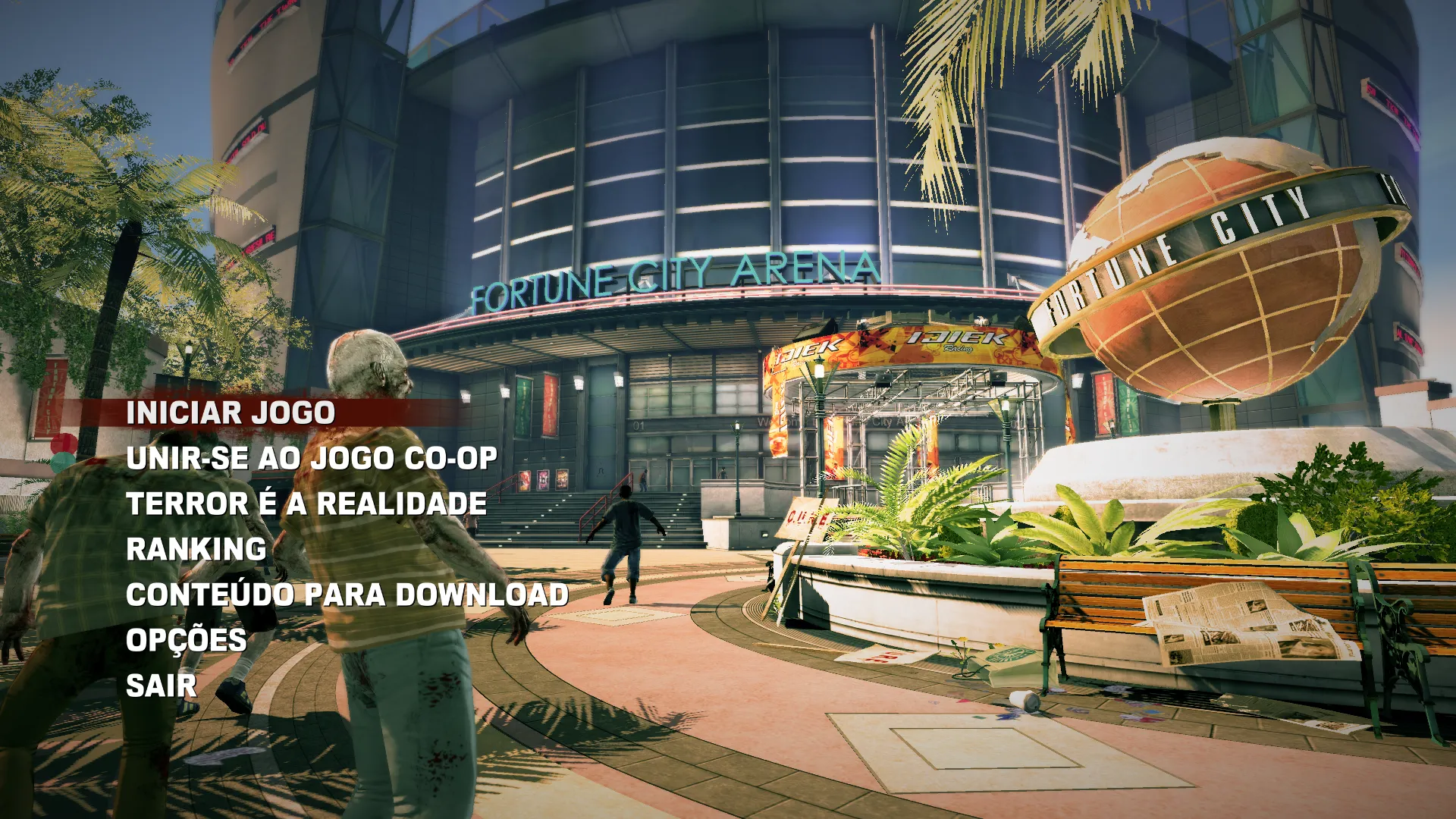Choose Unir-se ao Jogo Co-op
Viewport: 1456px width, 819px height.
coord(312,459)
